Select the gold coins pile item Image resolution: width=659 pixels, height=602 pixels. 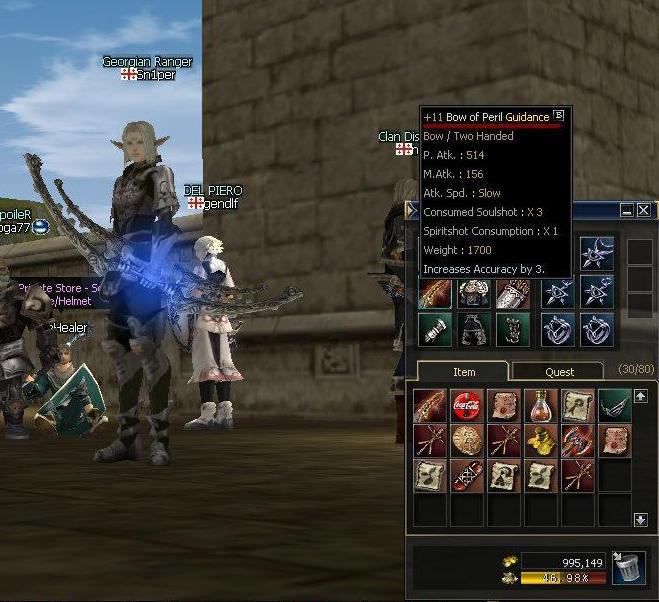540,440
